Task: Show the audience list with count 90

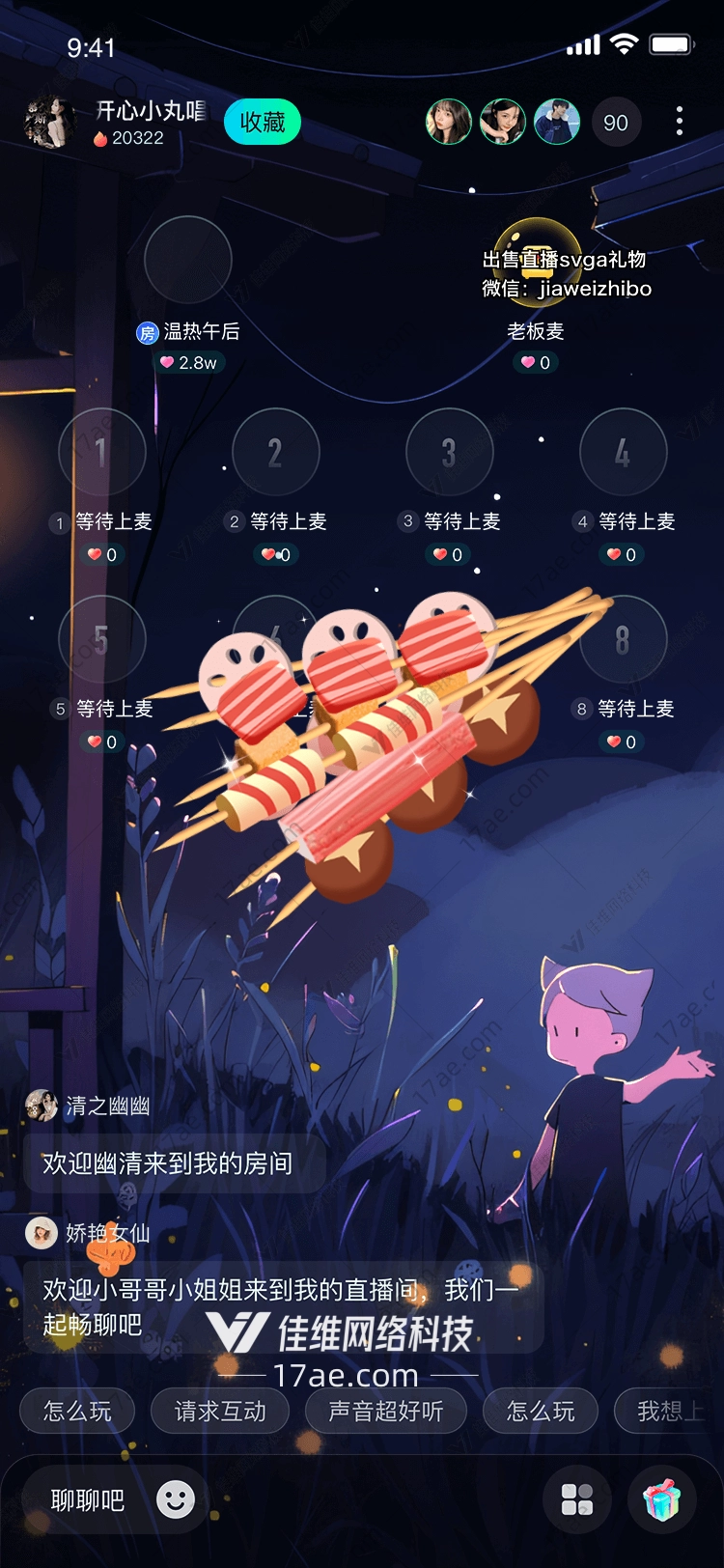Action: point(615,123)
